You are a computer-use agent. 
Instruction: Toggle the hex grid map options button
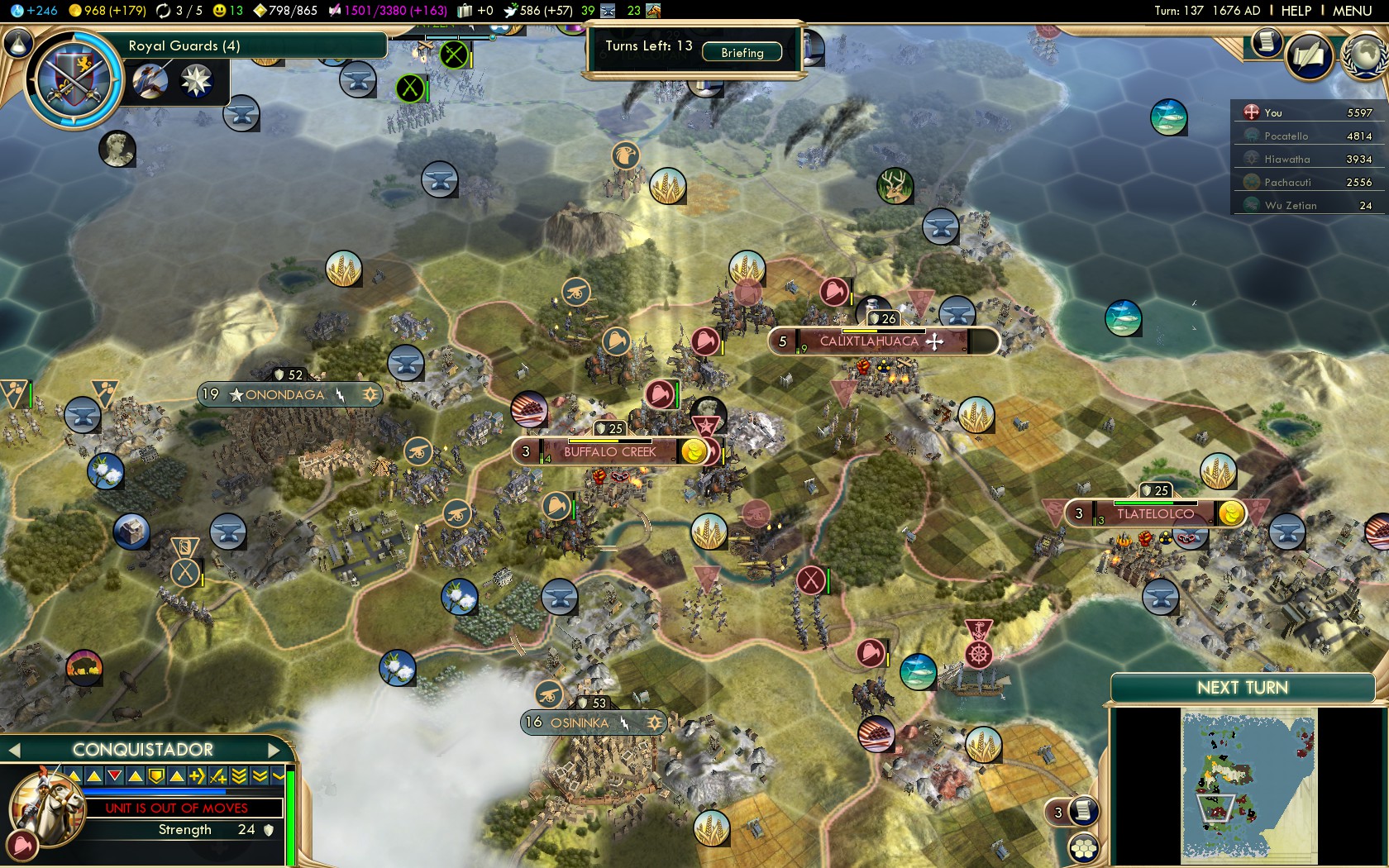click(1083, 848)
